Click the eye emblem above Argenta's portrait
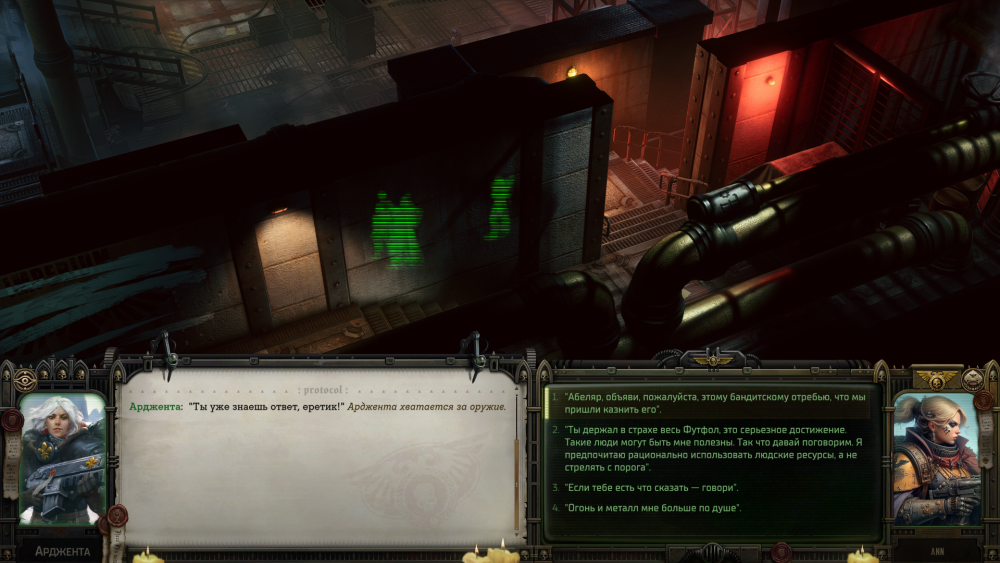This screenshot has width=1000, height=563. pos(25,379)
